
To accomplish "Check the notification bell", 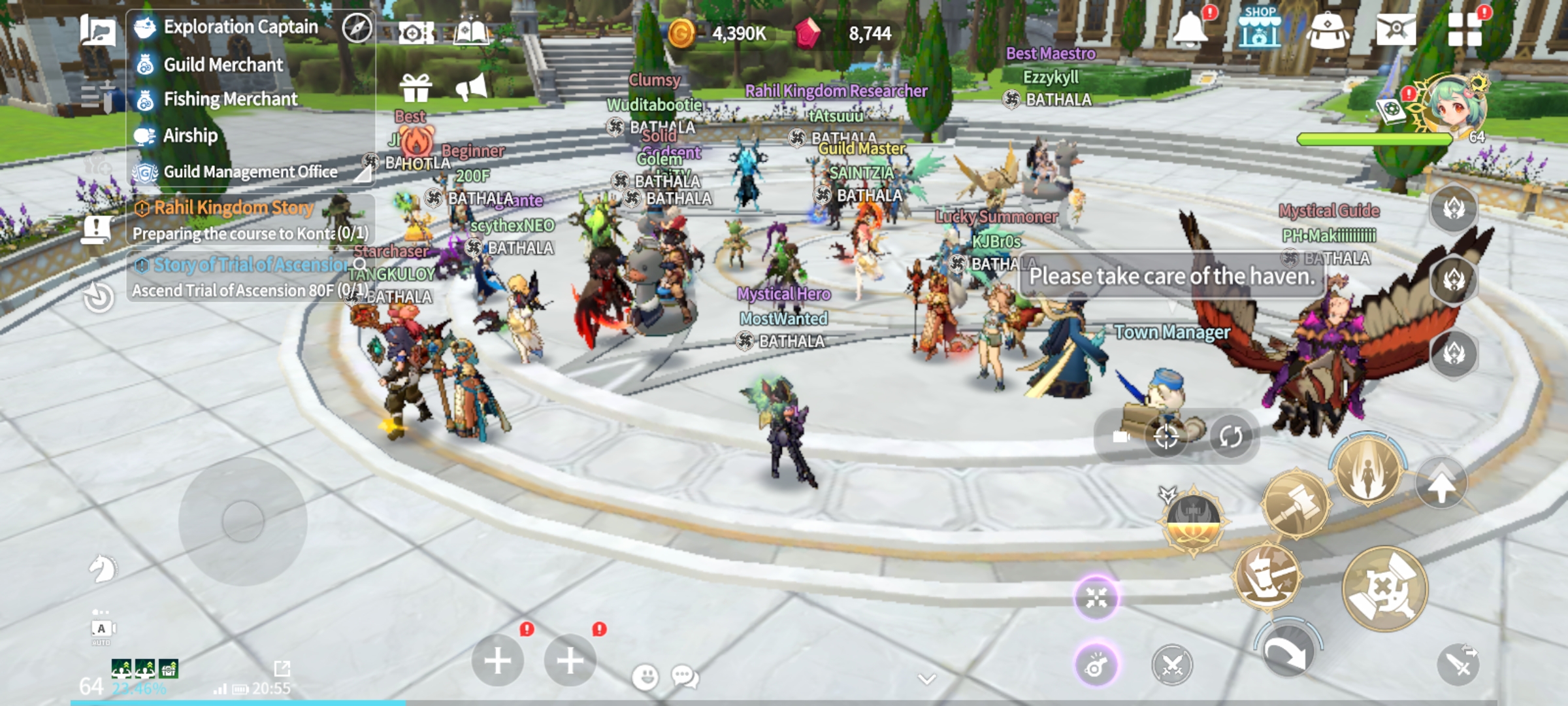I will 1190,29.
